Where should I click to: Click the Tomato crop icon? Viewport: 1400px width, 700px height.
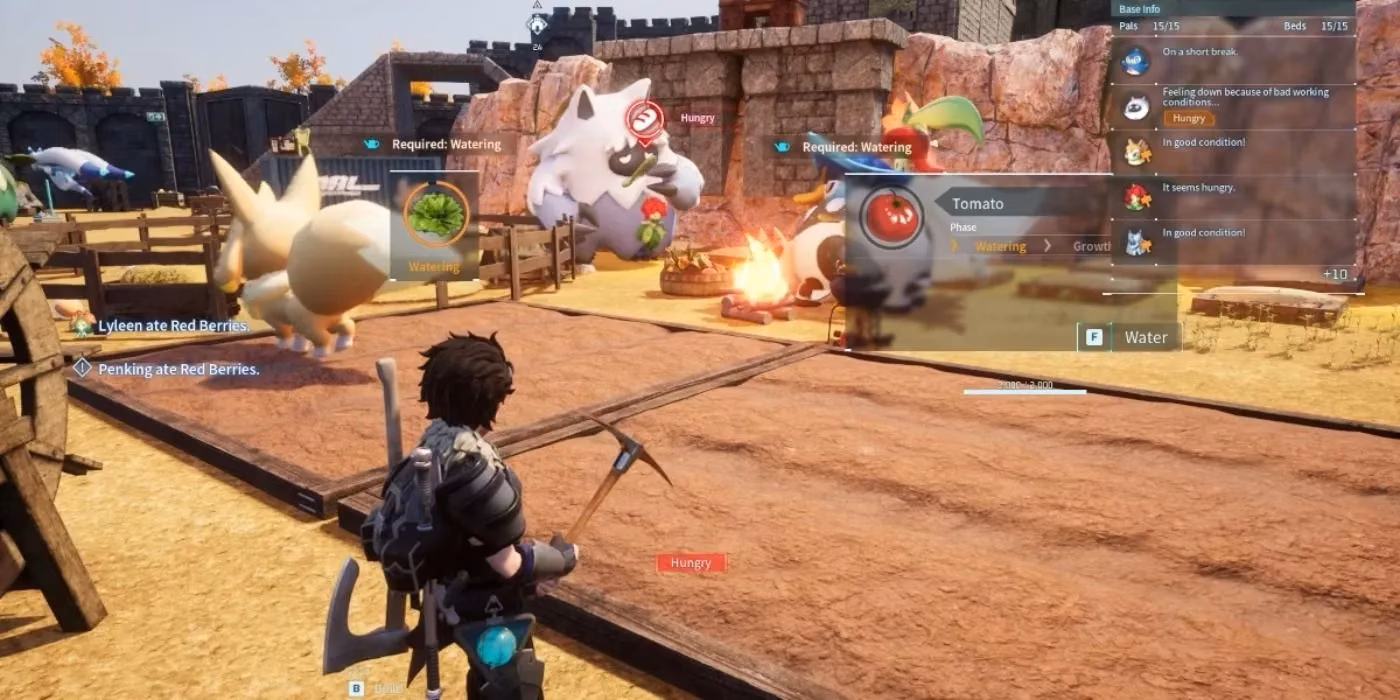click(x=891, y=216)
